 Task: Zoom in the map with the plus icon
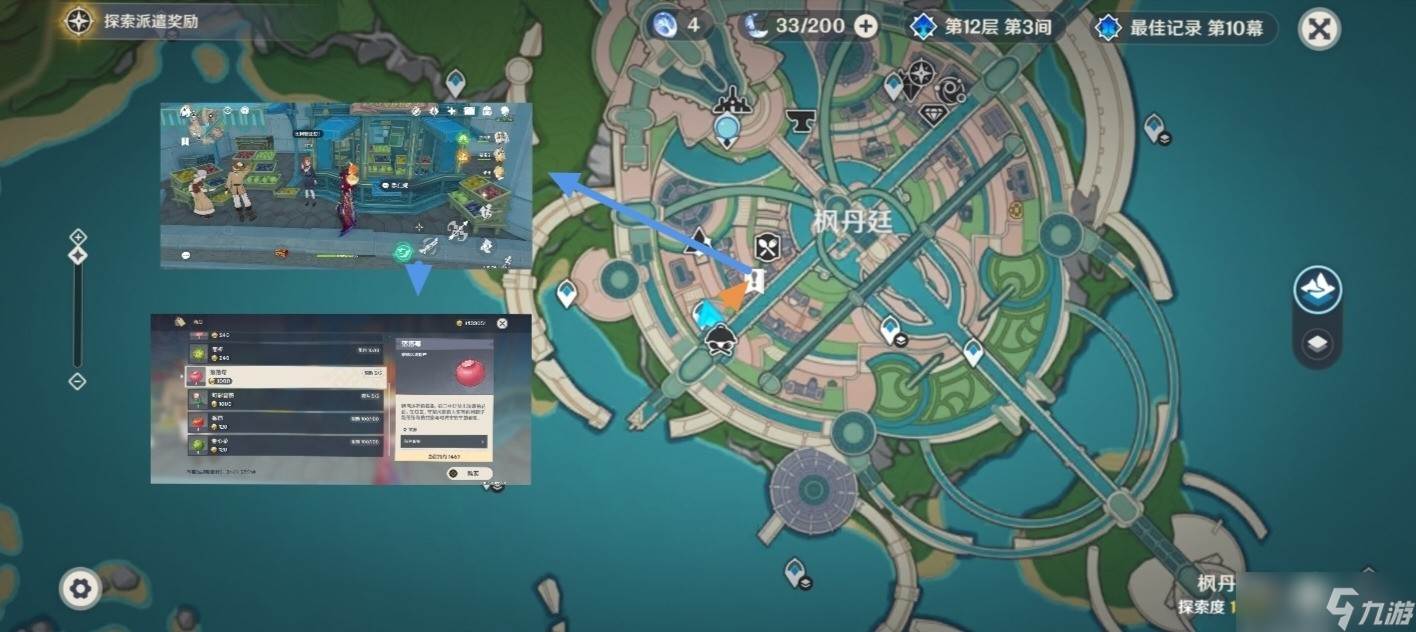[78, 237]
